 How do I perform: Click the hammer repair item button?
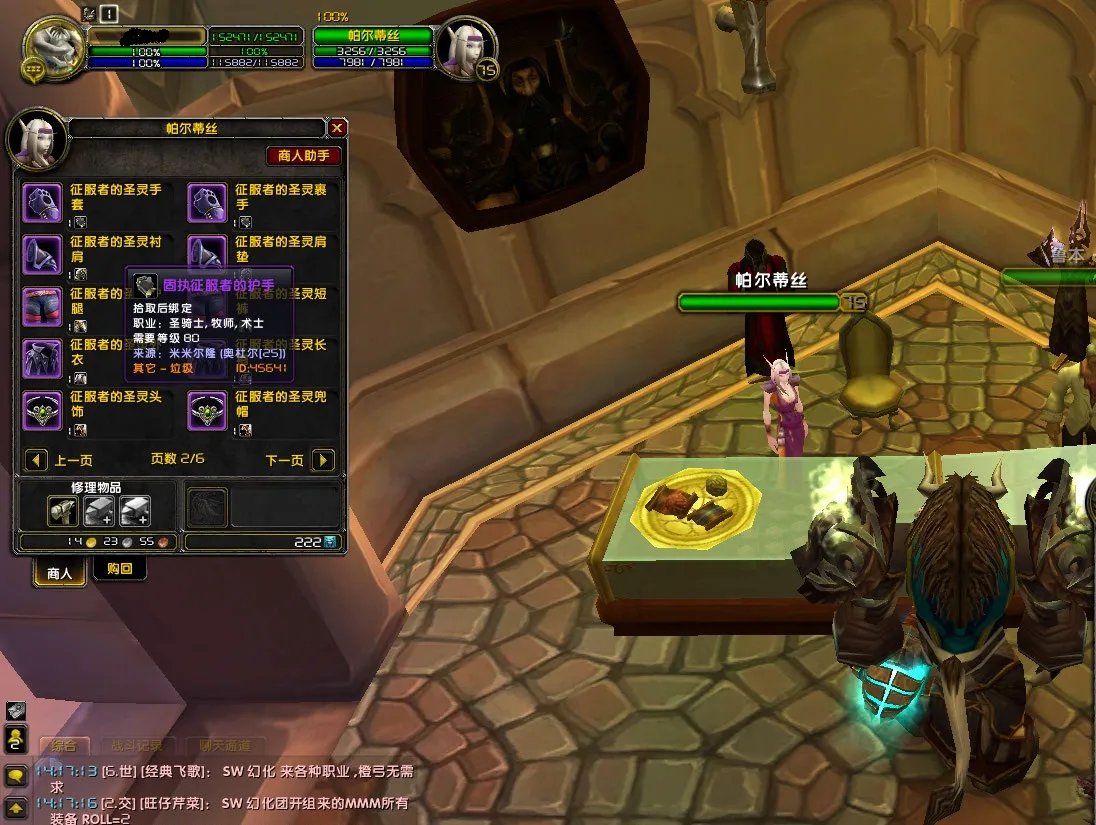[62, 512]
